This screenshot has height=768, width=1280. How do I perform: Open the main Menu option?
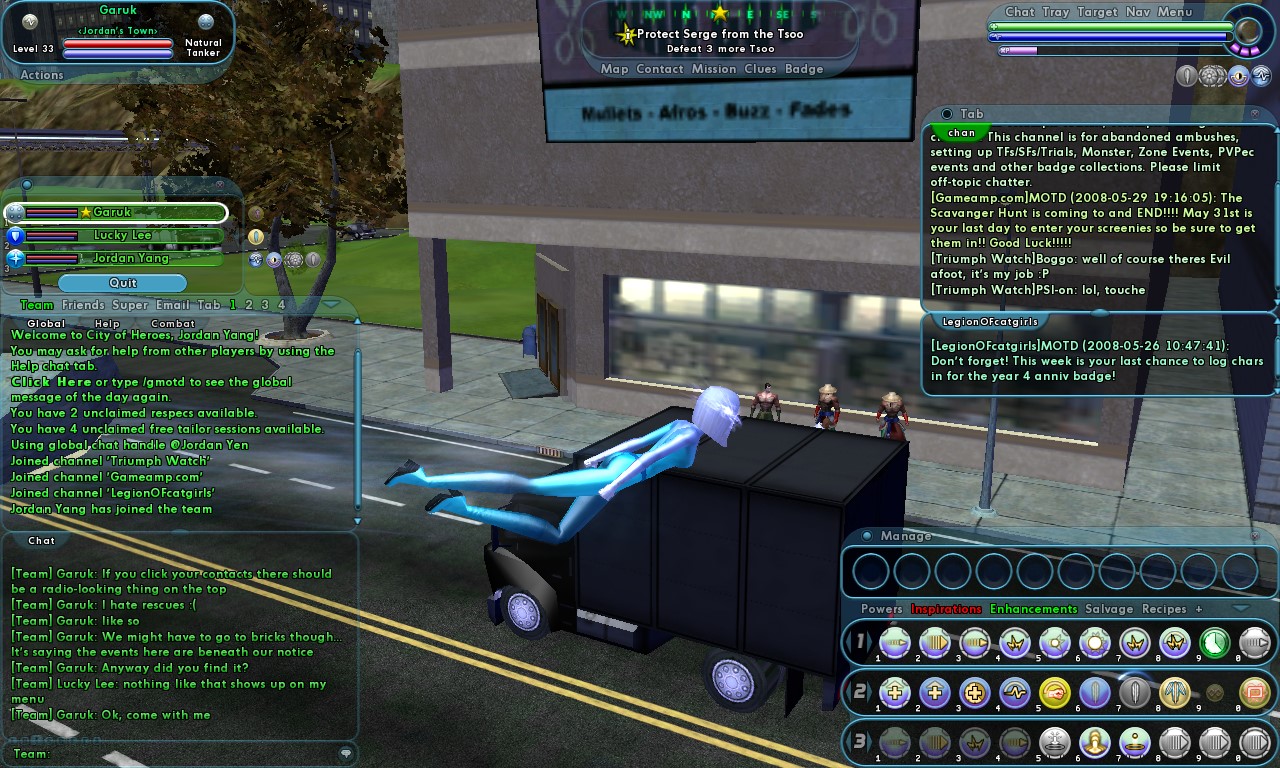pyautogui.click(x=1175, y=12)
